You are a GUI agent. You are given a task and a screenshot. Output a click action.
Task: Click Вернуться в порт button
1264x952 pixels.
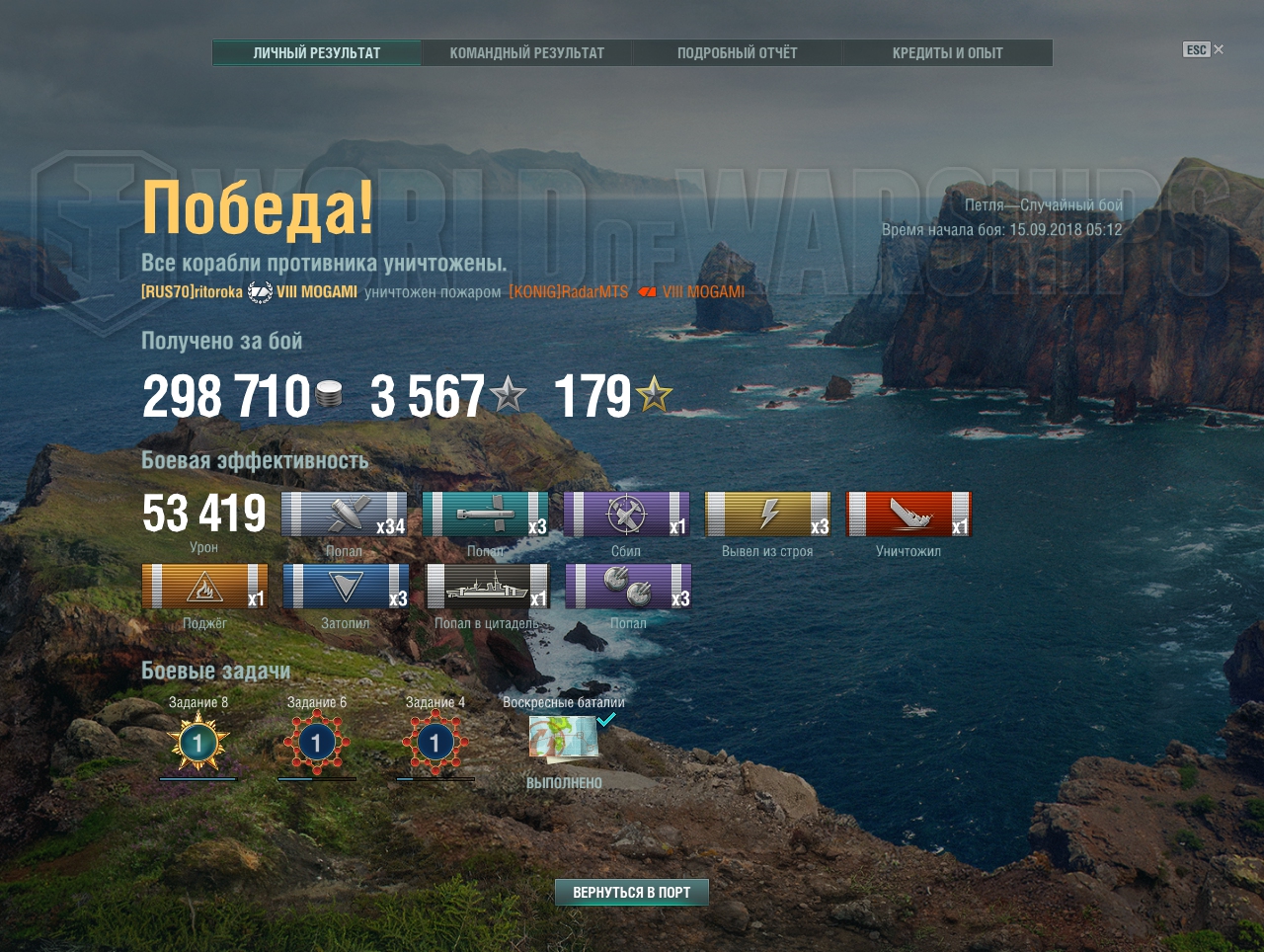coord(632,893)
